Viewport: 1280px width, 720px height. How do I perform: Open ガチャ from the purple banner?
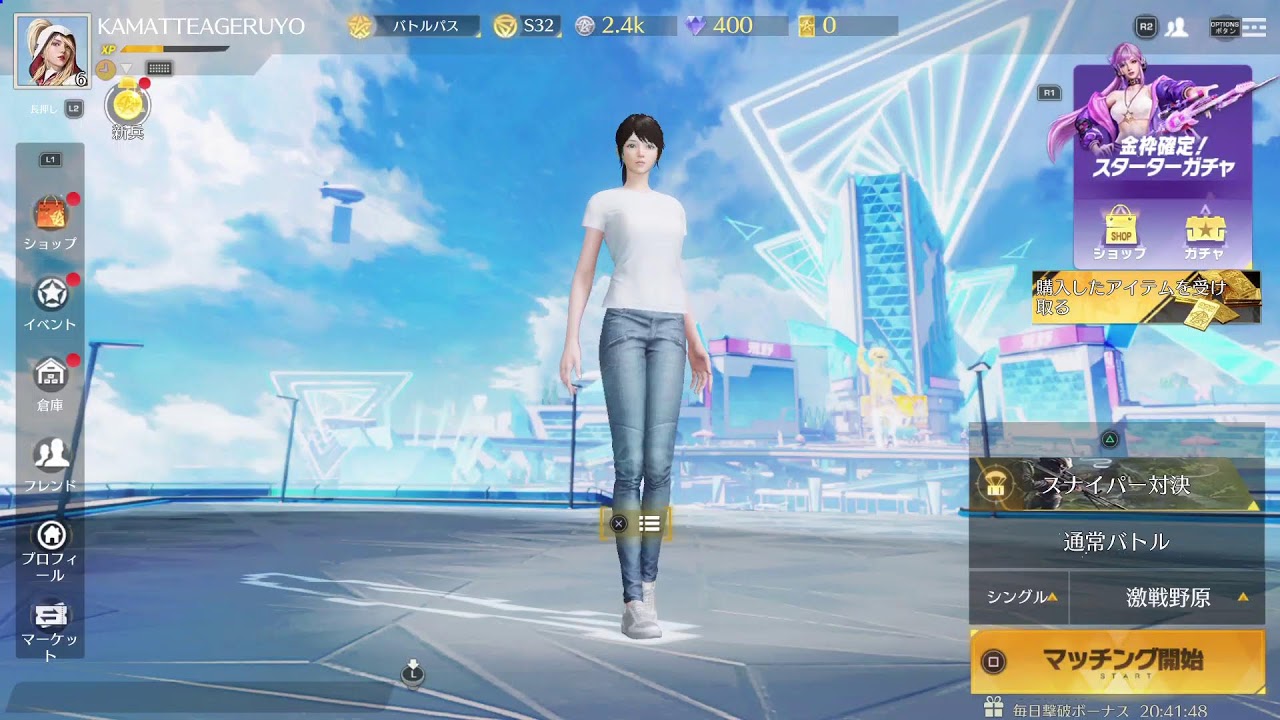1204,233
